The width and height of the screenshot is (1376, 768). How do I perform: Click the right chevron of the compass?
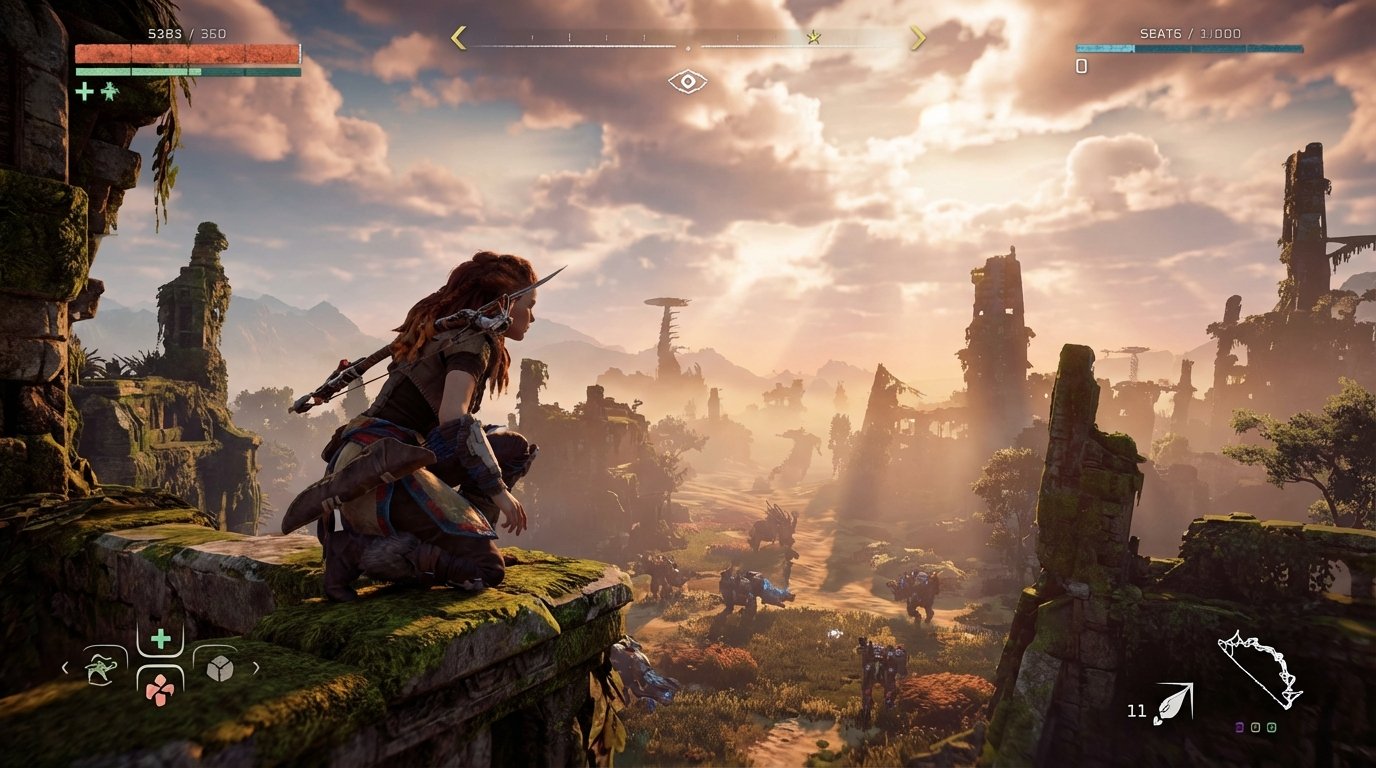click(917, 38)
